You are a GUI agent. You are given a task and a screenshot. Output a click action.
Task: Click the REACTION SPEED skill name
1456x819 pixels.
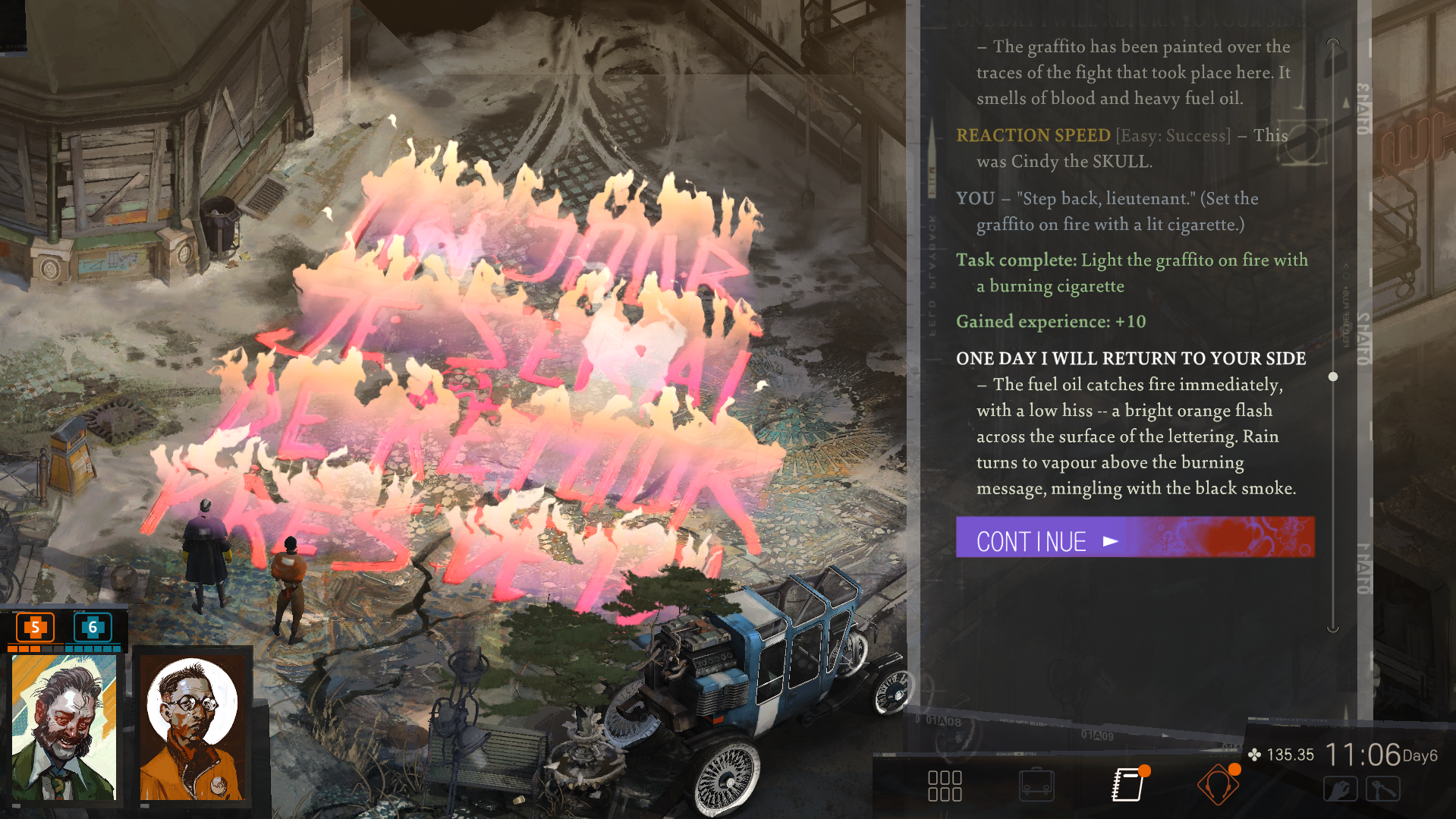[x=1033, y=135]
